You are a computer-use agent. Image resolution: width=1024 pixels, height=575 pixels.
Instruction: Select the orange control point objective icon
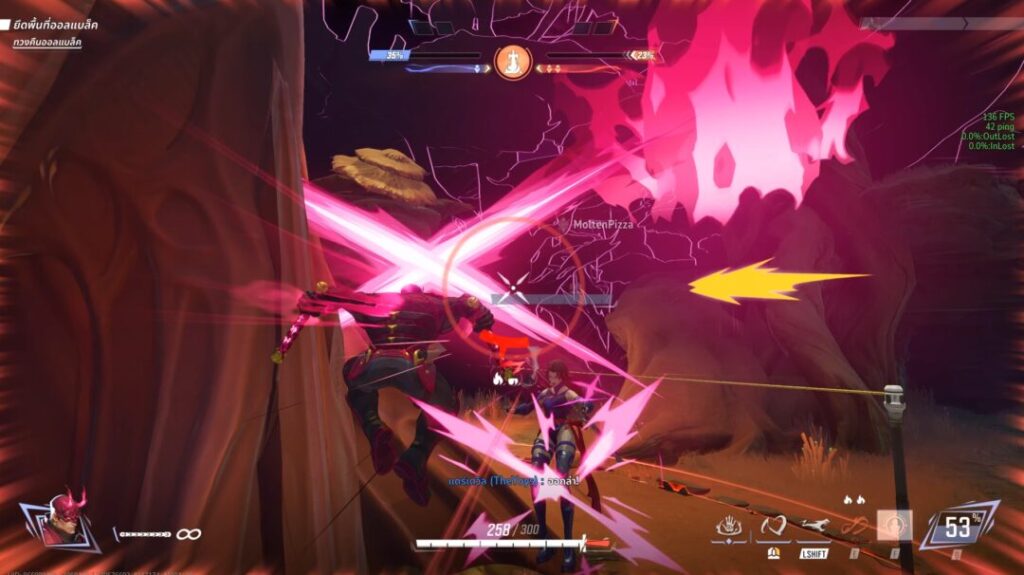pos(513,62)
